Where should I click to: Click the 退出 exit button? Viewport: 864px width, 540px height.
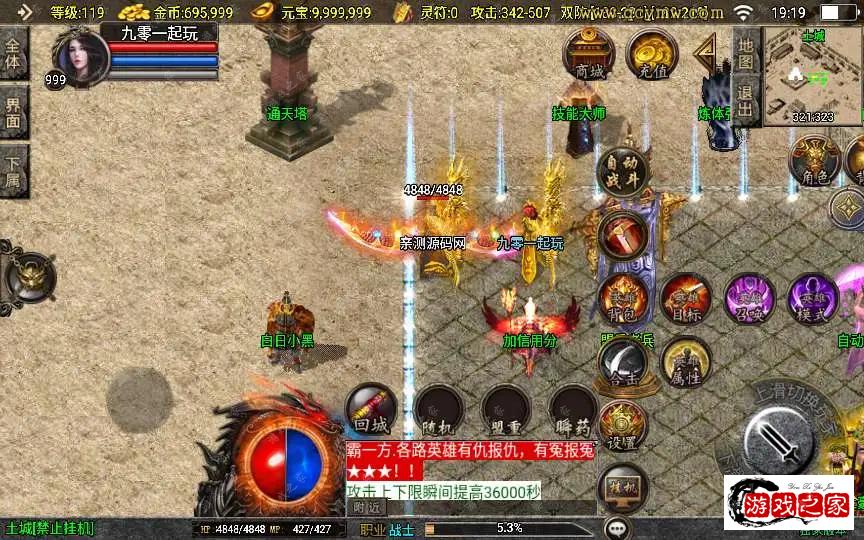pos(745,102)
